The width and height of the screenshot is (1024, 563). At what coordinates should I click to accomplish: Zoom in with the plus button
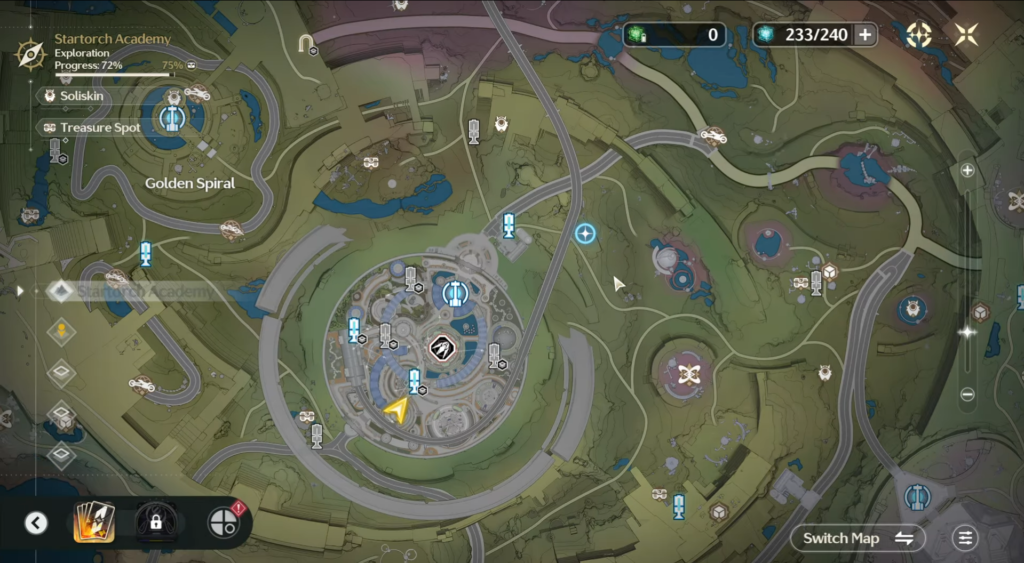coord(967,170)
